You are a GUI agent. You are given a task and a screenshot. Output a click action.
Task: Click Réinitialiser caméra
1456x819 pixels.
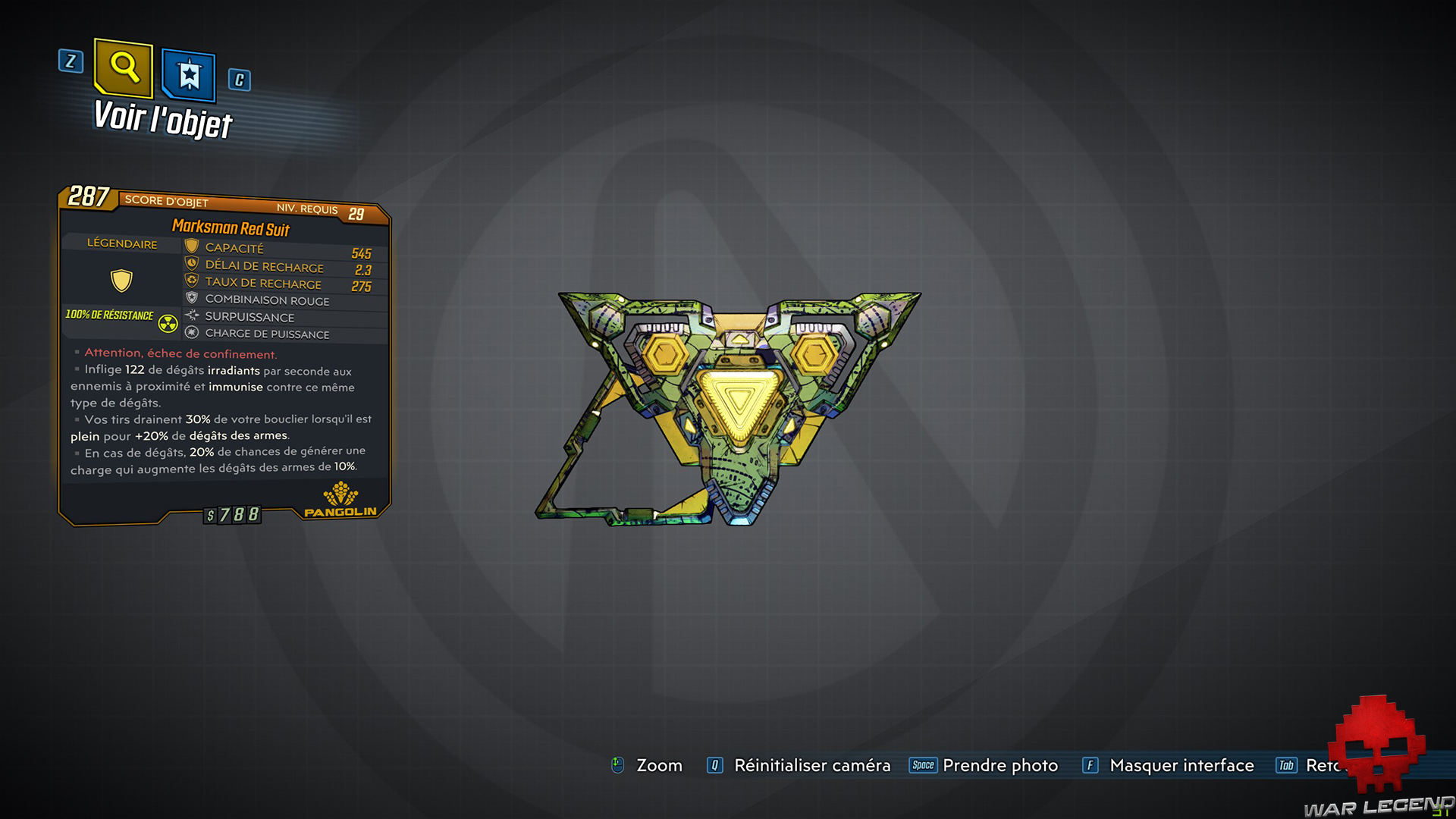pos(811,766)
